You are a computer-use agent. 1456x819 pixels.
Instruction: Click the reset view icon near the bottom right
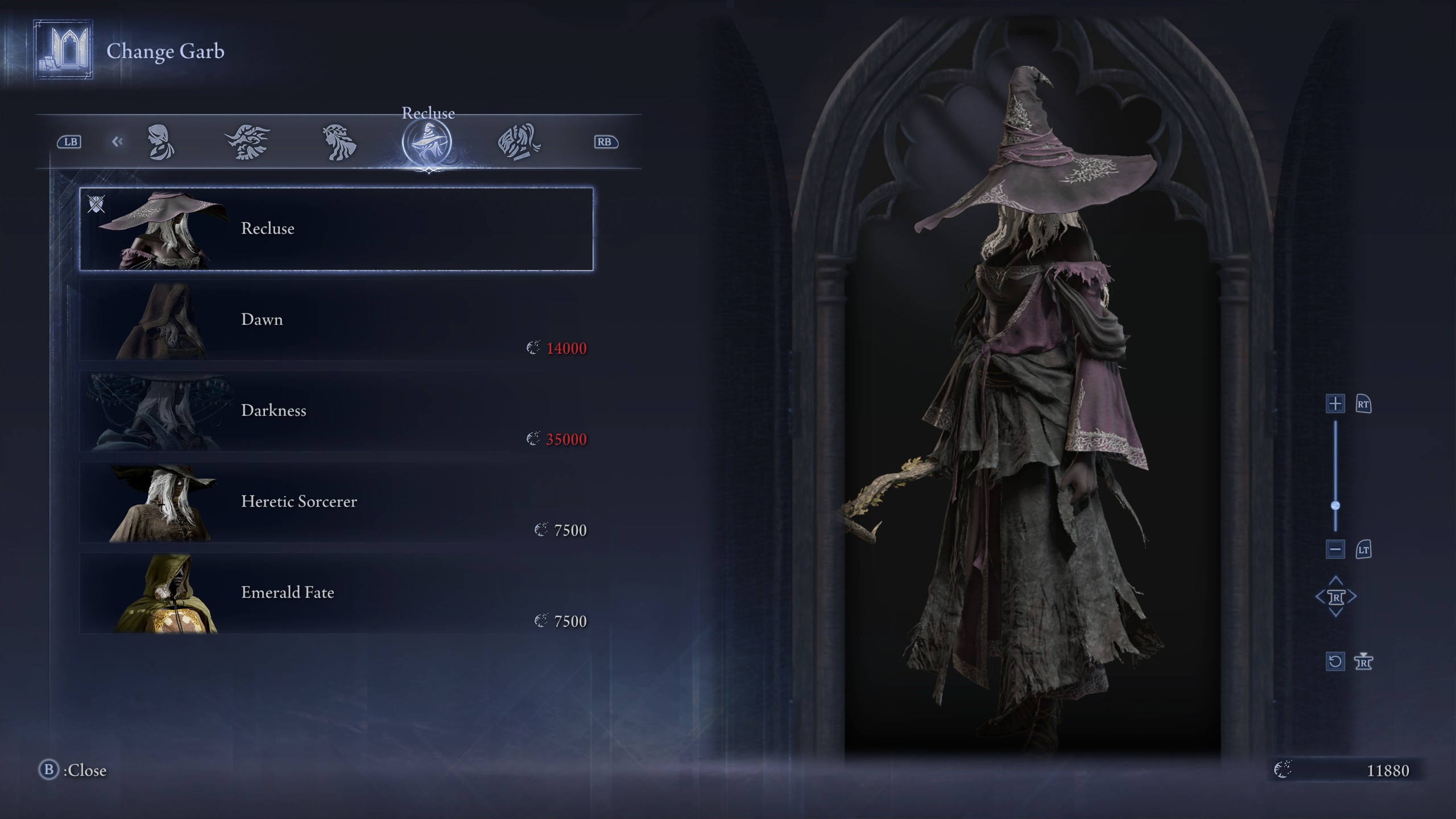(x=1335, y=661)
